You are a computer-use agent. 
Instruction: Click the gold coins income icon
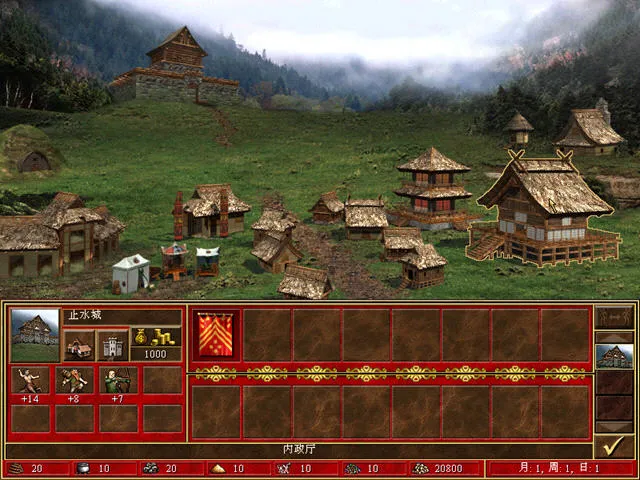156,338
